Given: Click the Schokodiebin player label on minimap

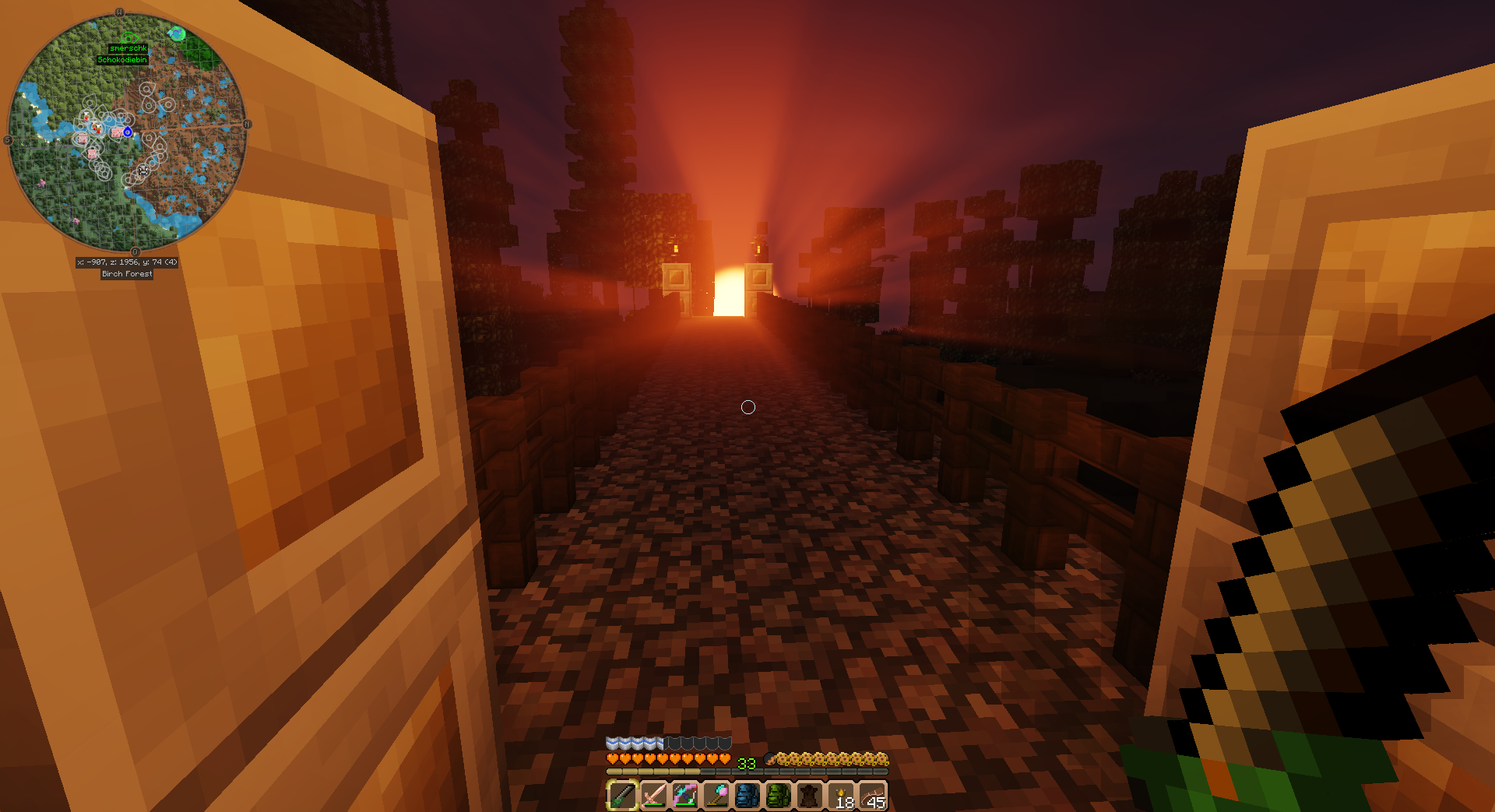Looking at the screenshot, I should pos(122,60).
